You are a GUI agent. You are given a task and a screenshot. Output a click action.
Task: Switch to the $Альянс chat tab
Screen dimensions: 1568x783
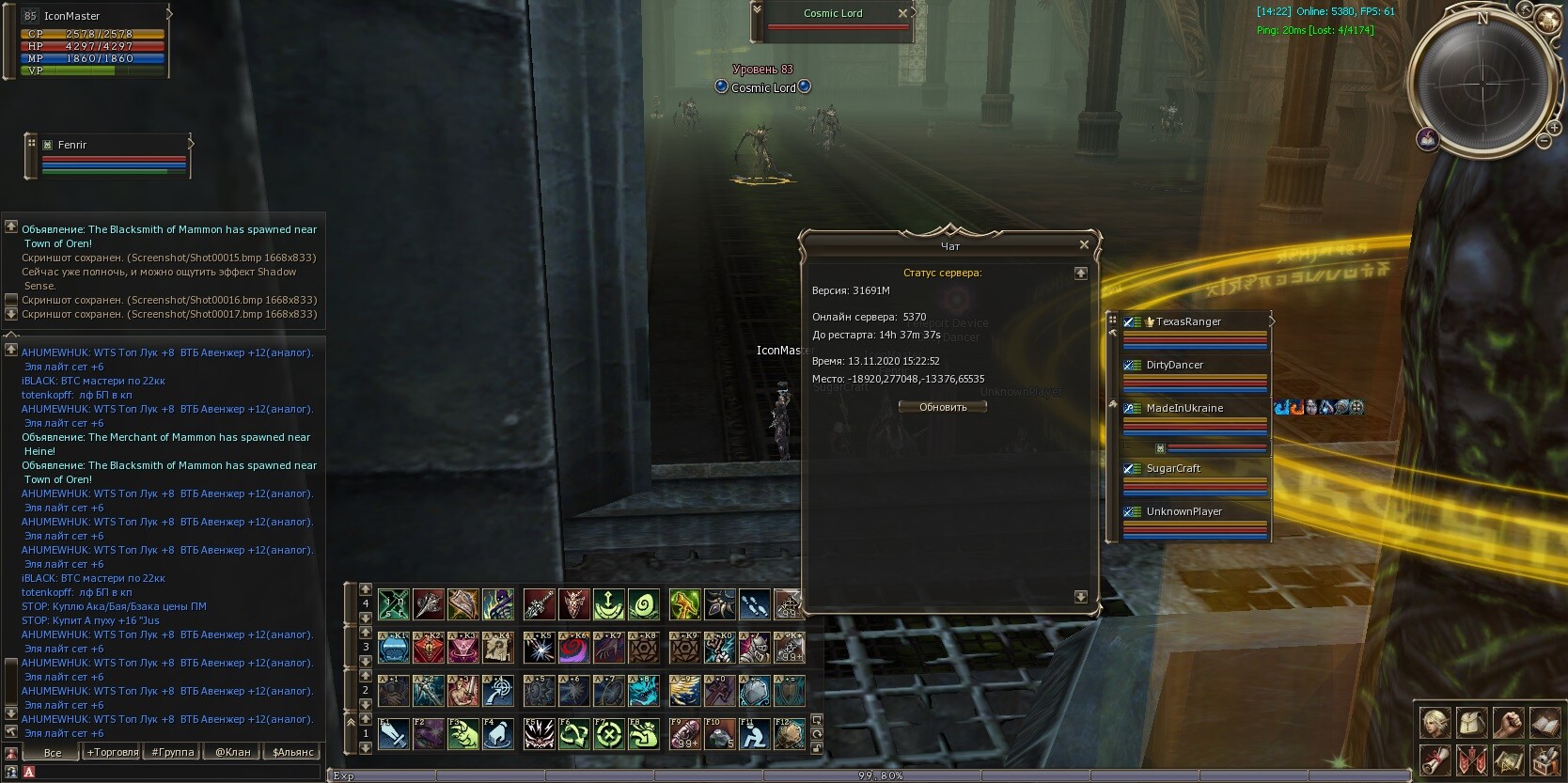pyautogui.click(x=292, y=752)
